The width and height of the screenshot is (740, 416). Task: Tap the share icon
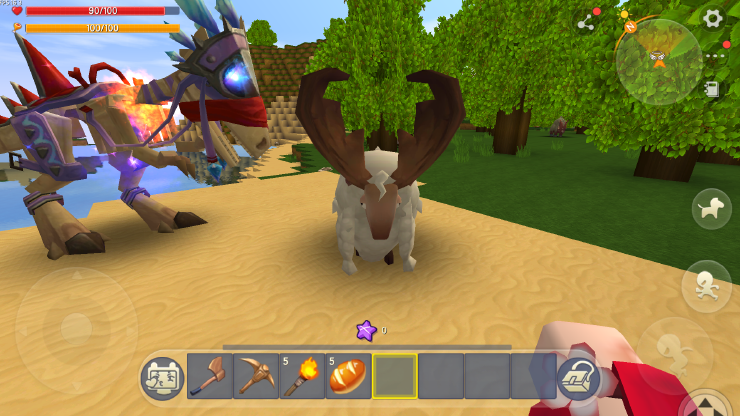click(586, 22)
